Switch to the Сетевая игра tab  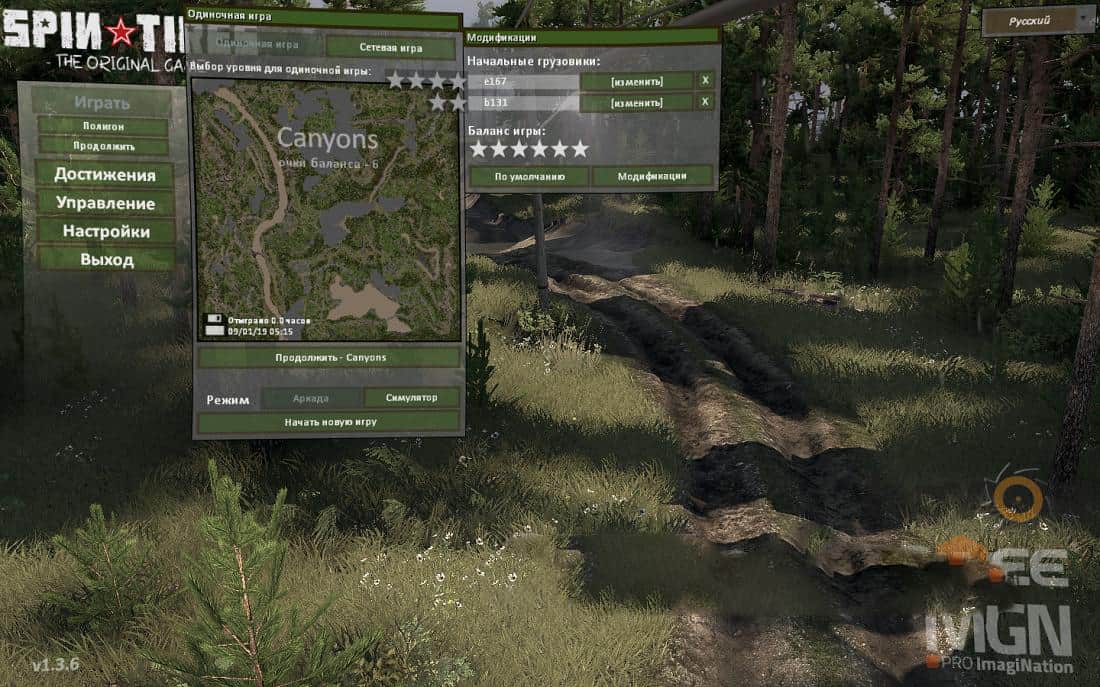(392, 47)
